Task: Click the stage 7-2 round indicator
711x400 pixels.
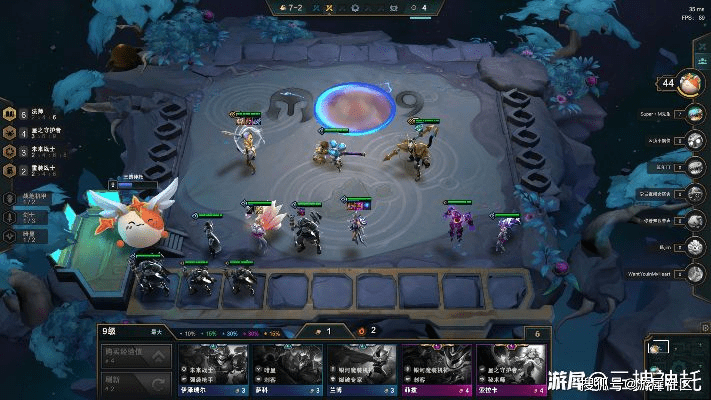Action: click(294, 7)
